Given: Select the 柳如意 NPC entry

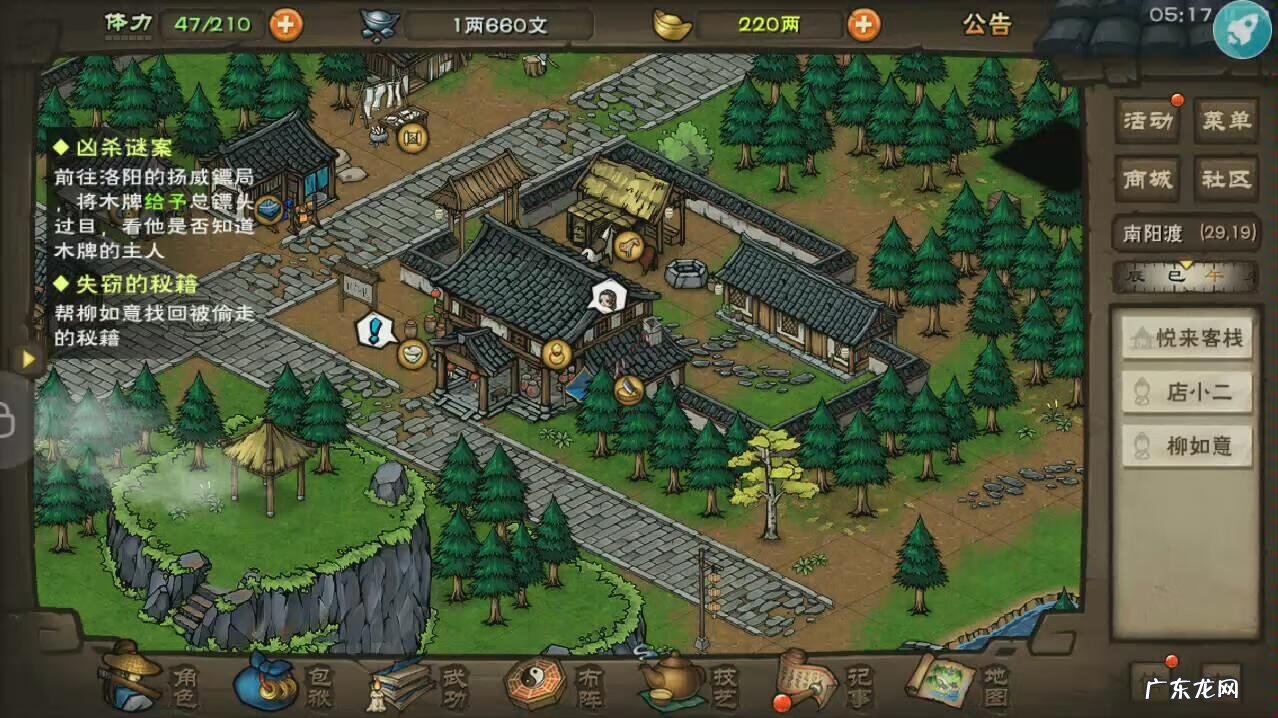Looking at the screenshot, I should point(1187,446).
